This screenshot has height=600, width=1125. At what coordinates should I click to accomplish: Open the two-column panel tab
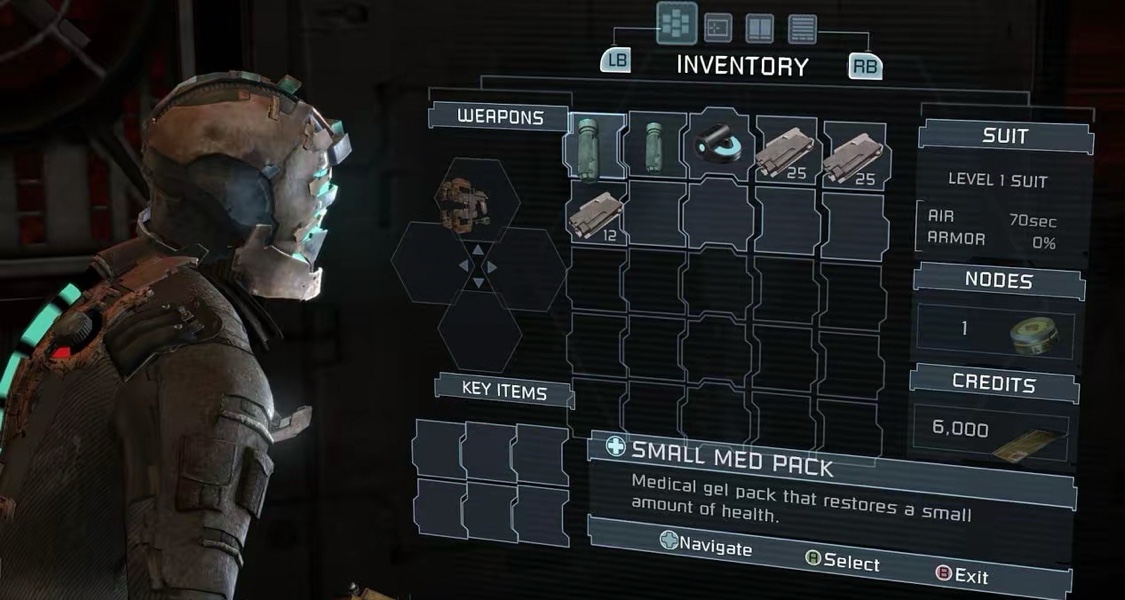[760, 28]
